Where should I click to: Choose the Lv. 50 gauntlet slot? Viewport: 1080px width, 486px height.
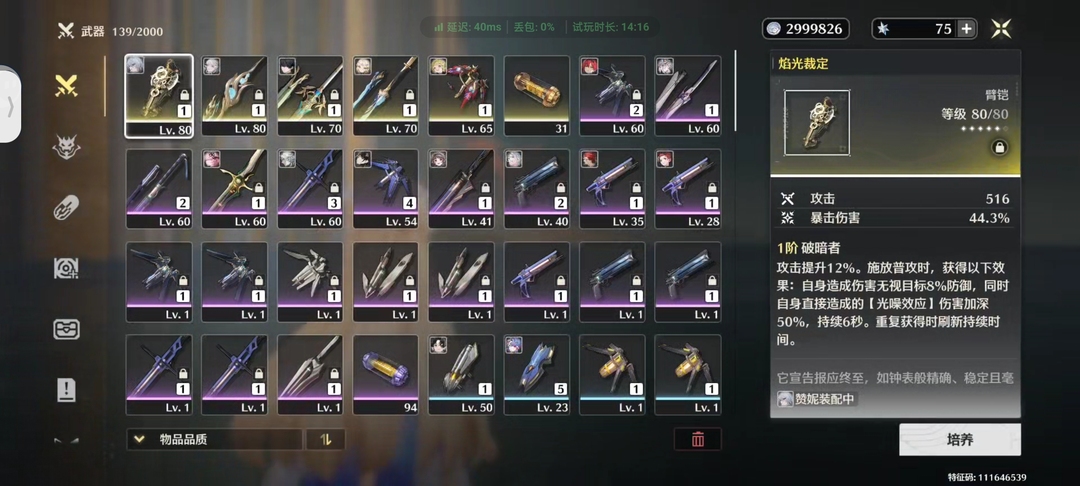point(462,375)
